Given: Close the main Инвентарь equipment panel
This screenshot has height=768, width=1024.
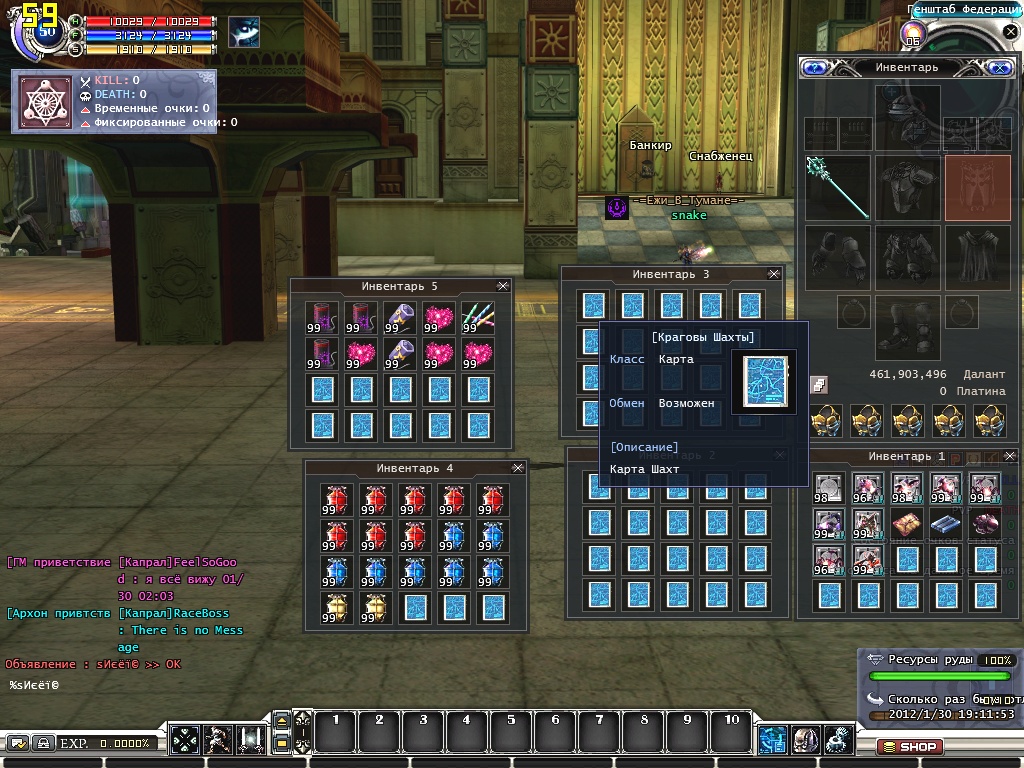Looking at the screenshot, I should (x=999, y=68).
